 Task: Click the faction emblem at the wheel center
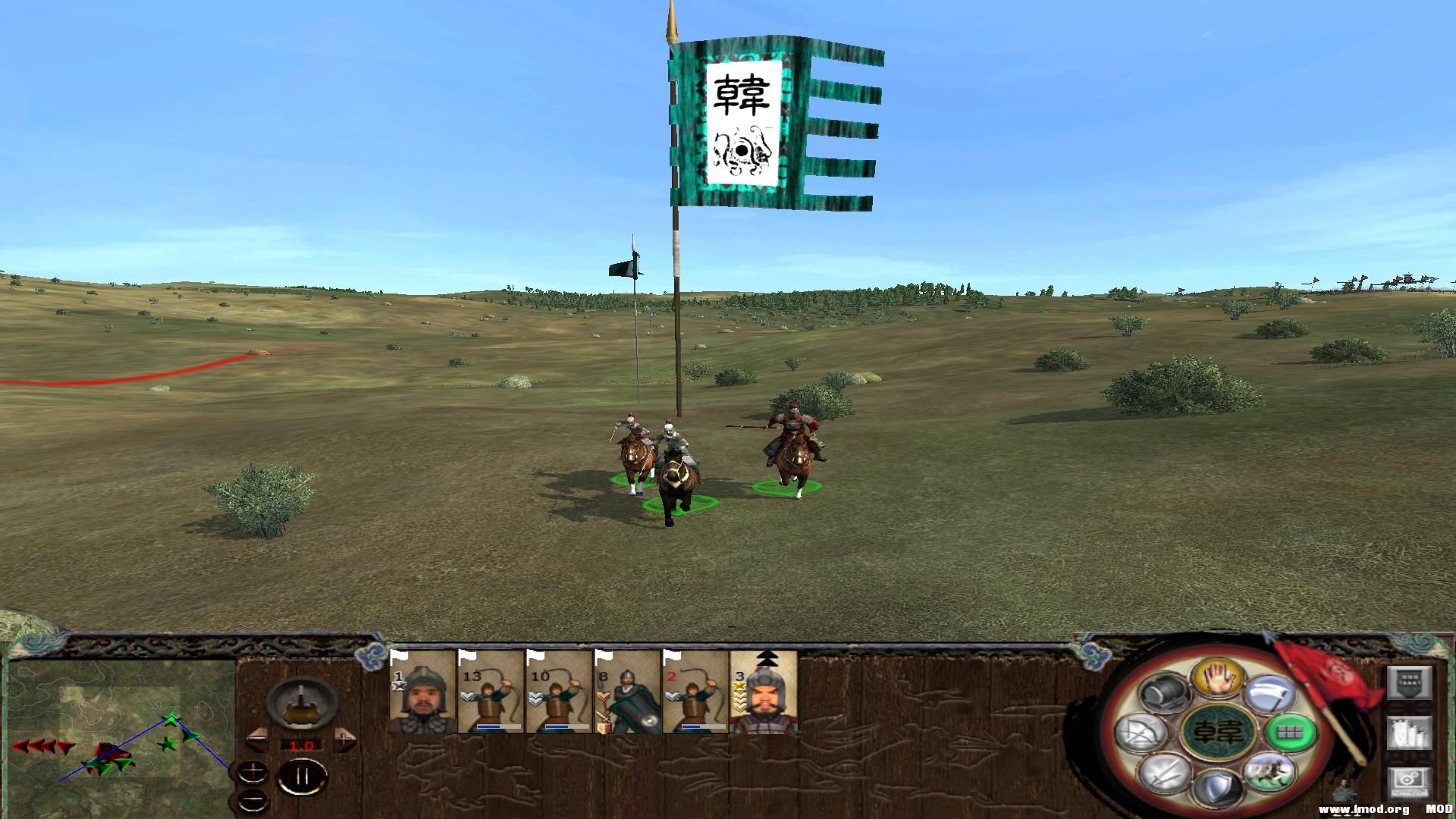(1218, 733)
